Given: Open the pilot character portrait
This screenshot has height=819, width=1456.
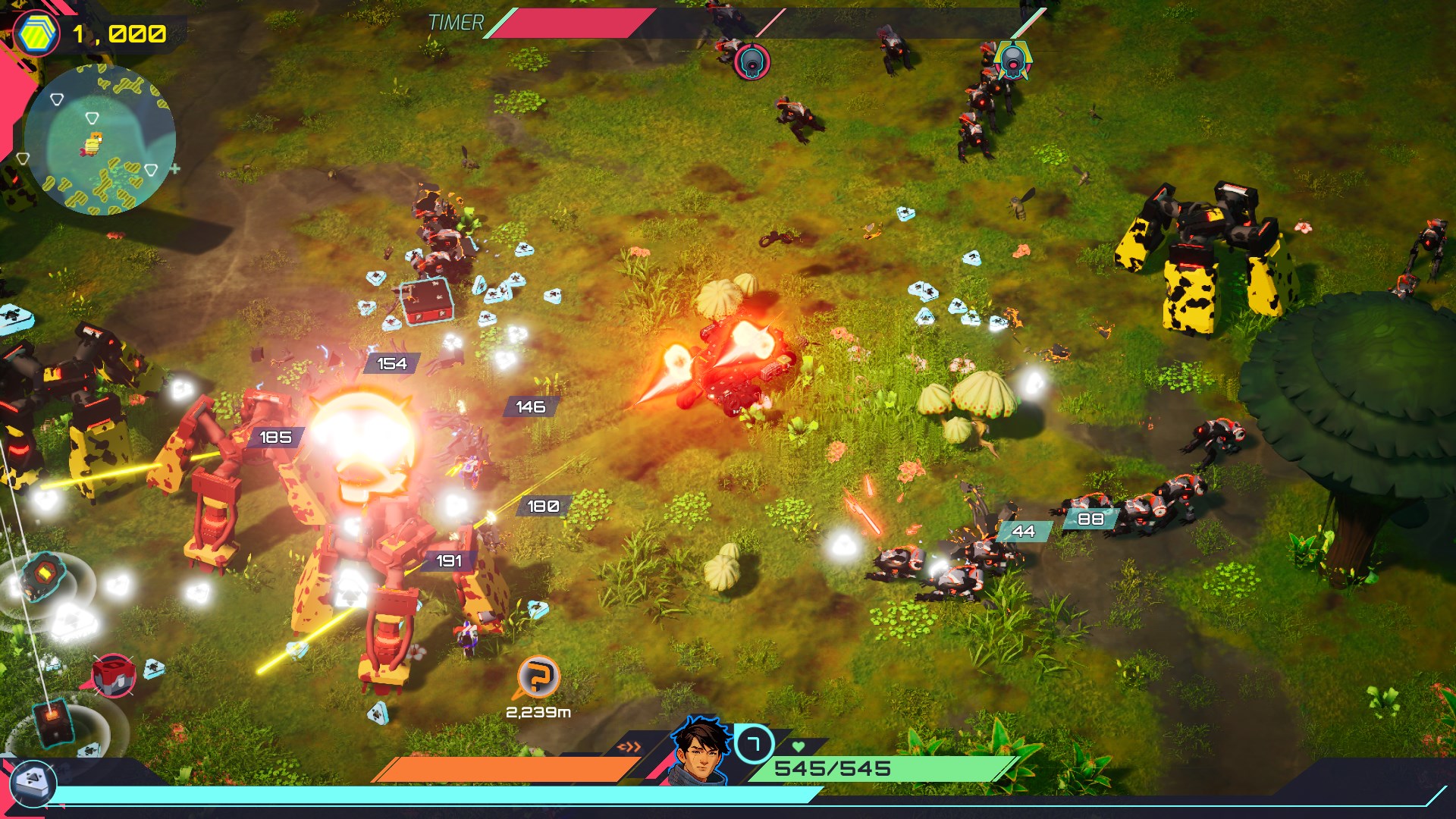Looking at the screenshot, I should [x=698, y=752].
